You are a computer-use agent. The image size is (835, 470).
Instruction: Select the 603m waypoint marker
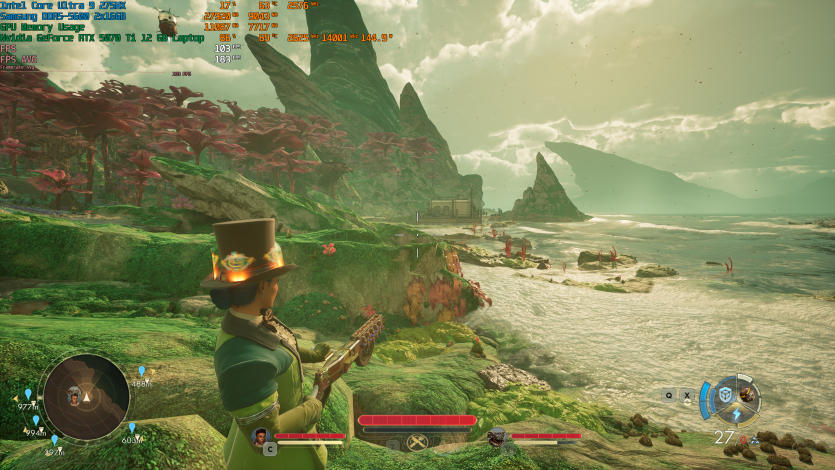(x=131, y=428)
